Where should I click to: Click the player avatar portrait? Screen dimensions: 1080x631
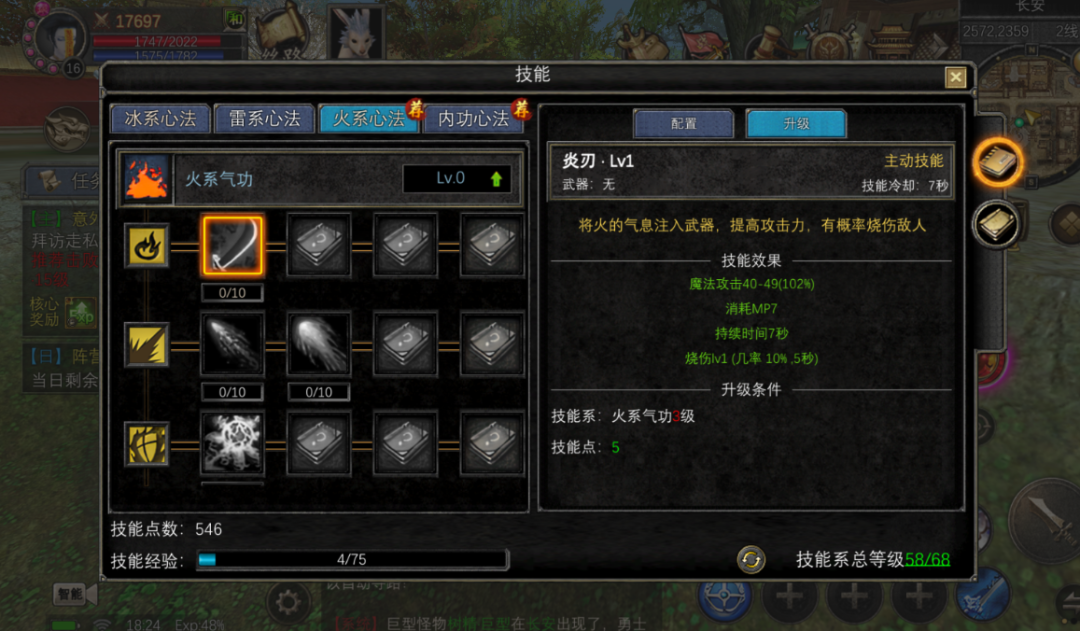(62, 37)
